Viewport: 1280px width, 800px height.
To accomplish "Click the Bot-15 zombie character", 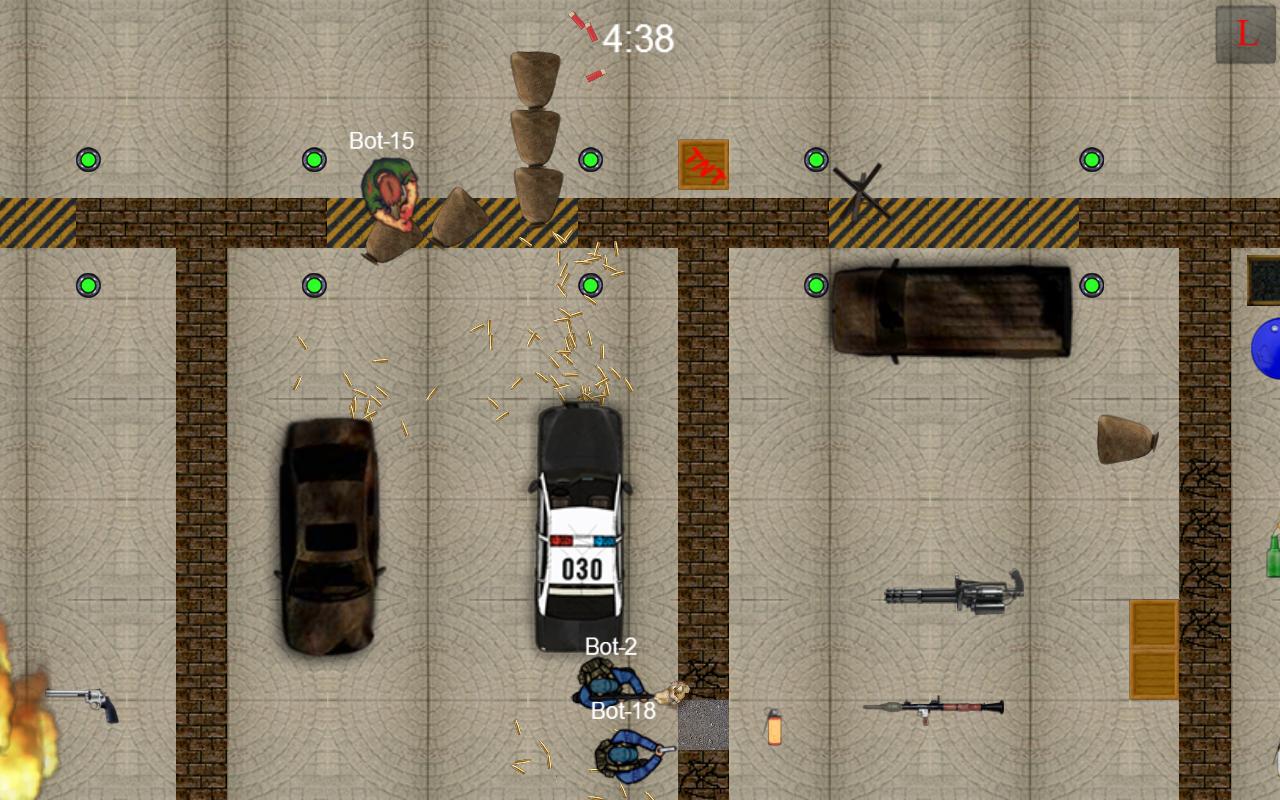I will (x=390, y=195).
